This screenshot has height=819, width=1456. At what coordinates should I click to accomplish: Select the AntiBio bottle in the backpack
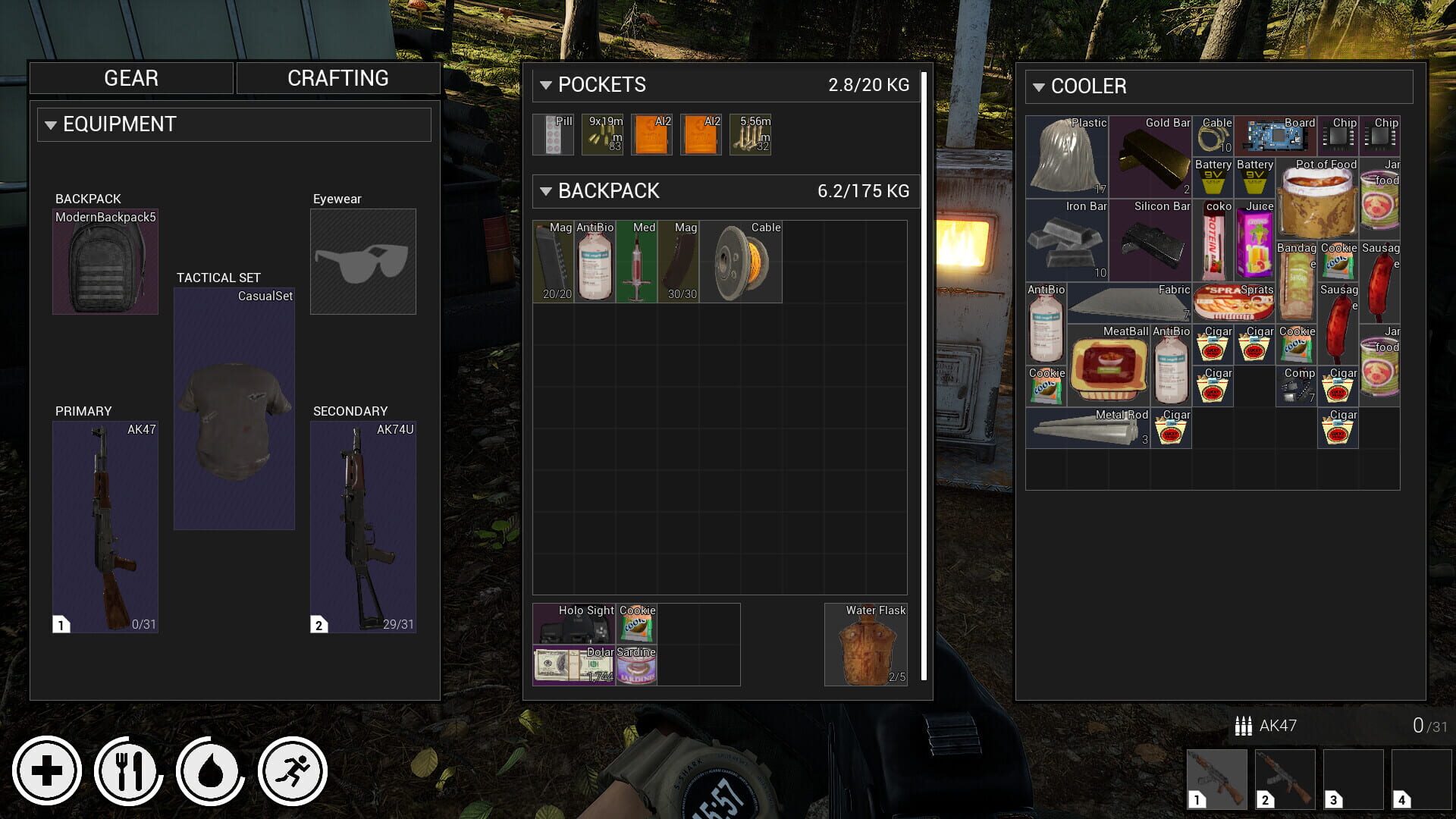[595, 262]
